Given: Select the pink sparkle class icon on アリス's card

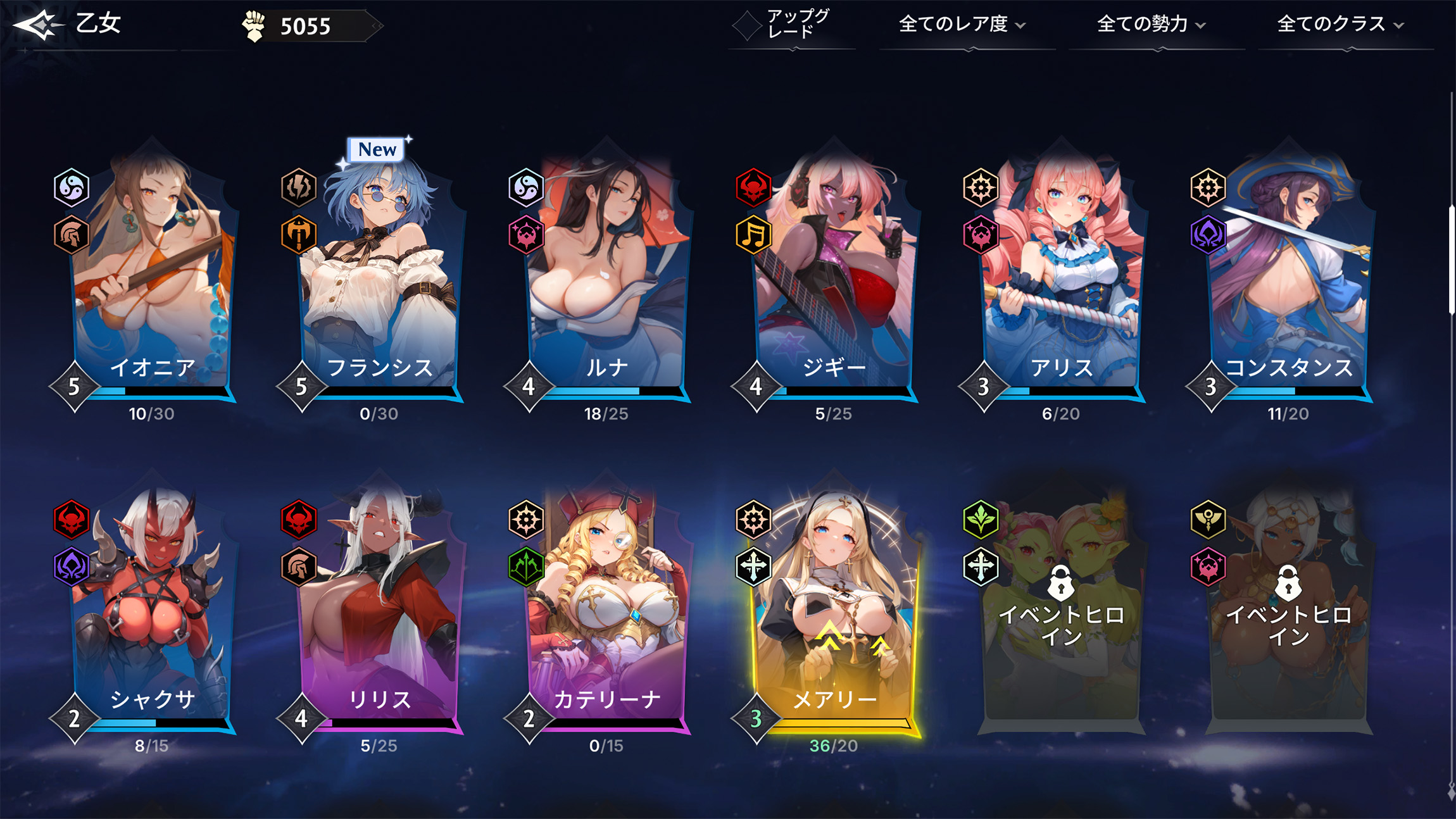Looking at the screenshot, I should 981,235.
